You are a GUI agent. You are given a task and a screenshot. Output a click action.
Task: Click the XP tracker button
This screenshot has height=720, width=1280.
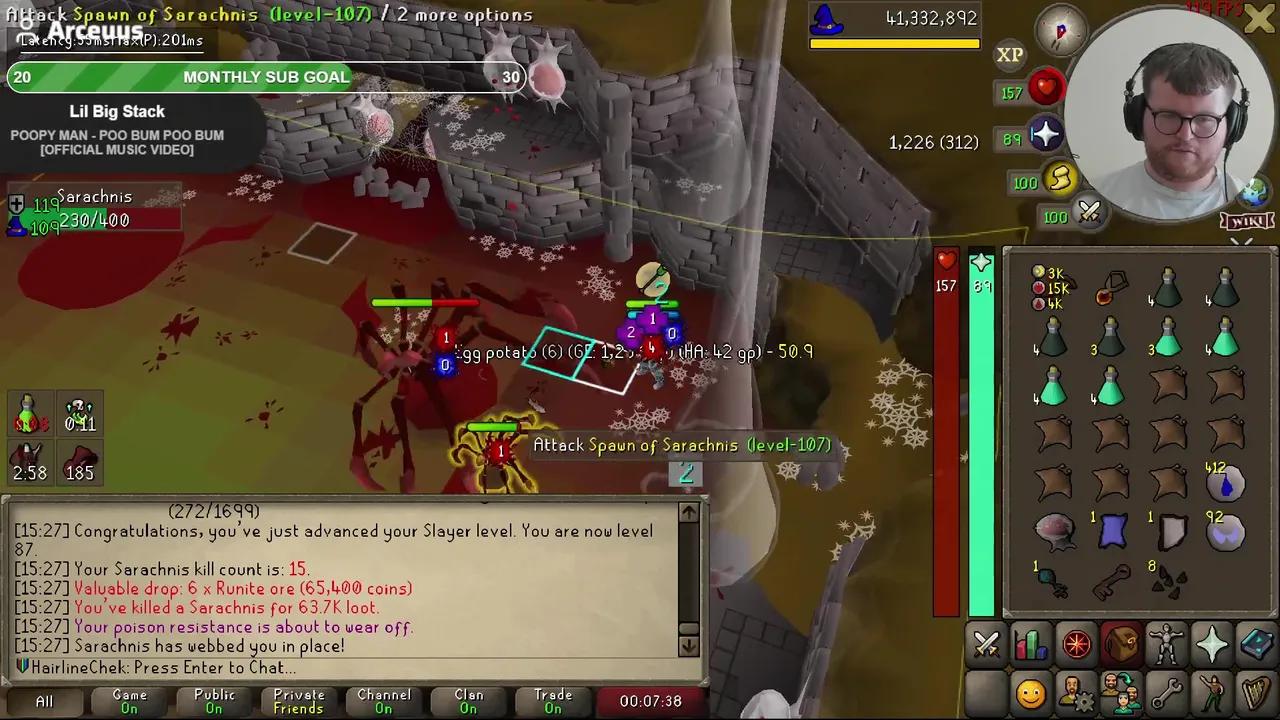tap(1010, 55)
